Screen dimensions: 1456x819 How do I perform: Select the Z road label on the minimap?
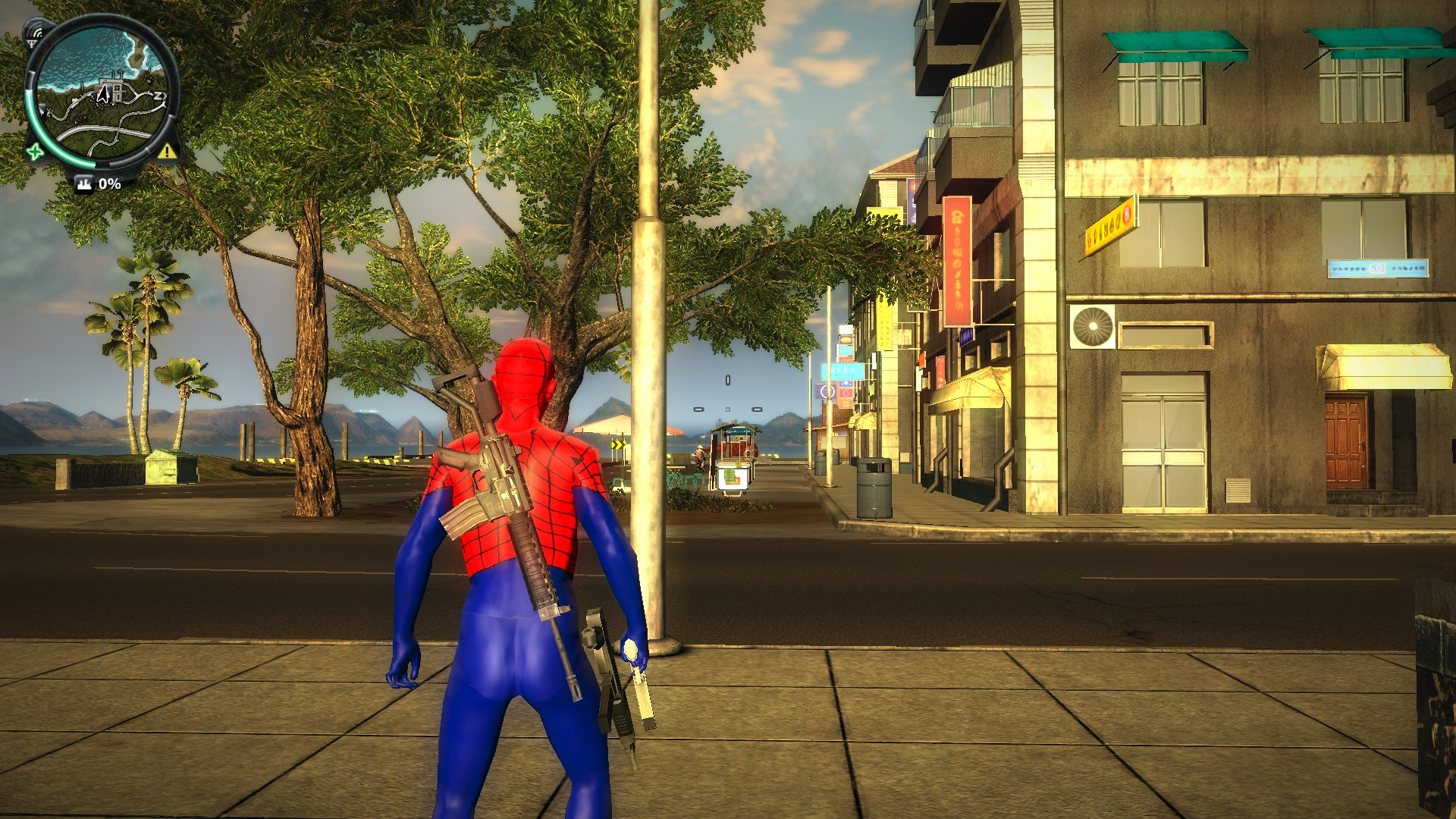[157, 96]
